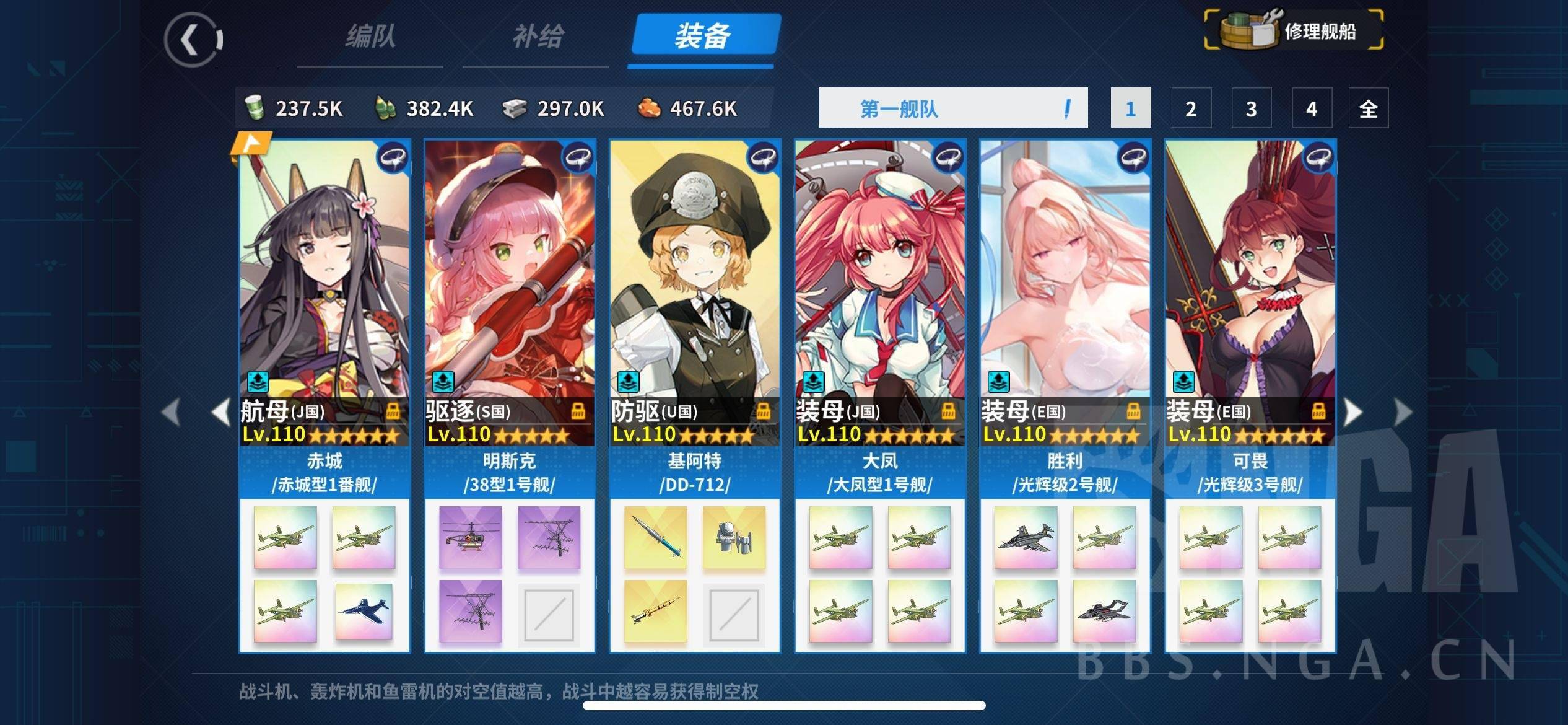Select the 装备 tab

point(703,36)
